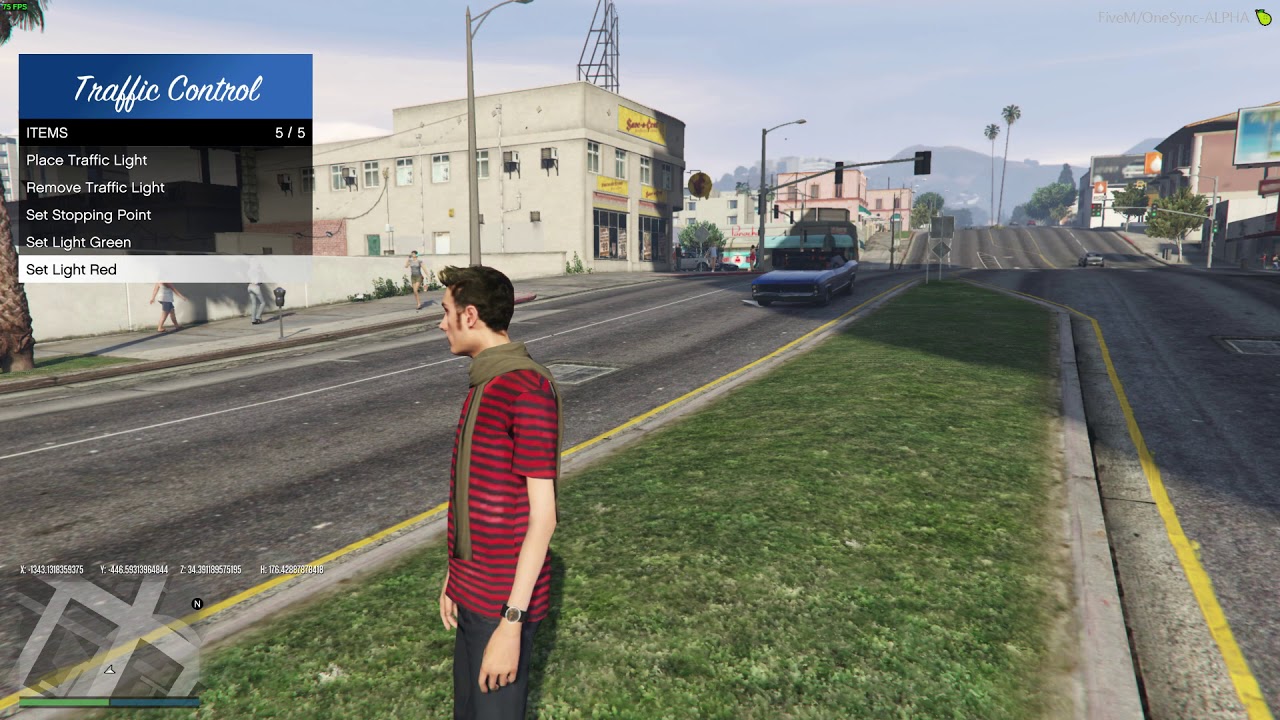Activate Set Light Green option

pos(79,242)
